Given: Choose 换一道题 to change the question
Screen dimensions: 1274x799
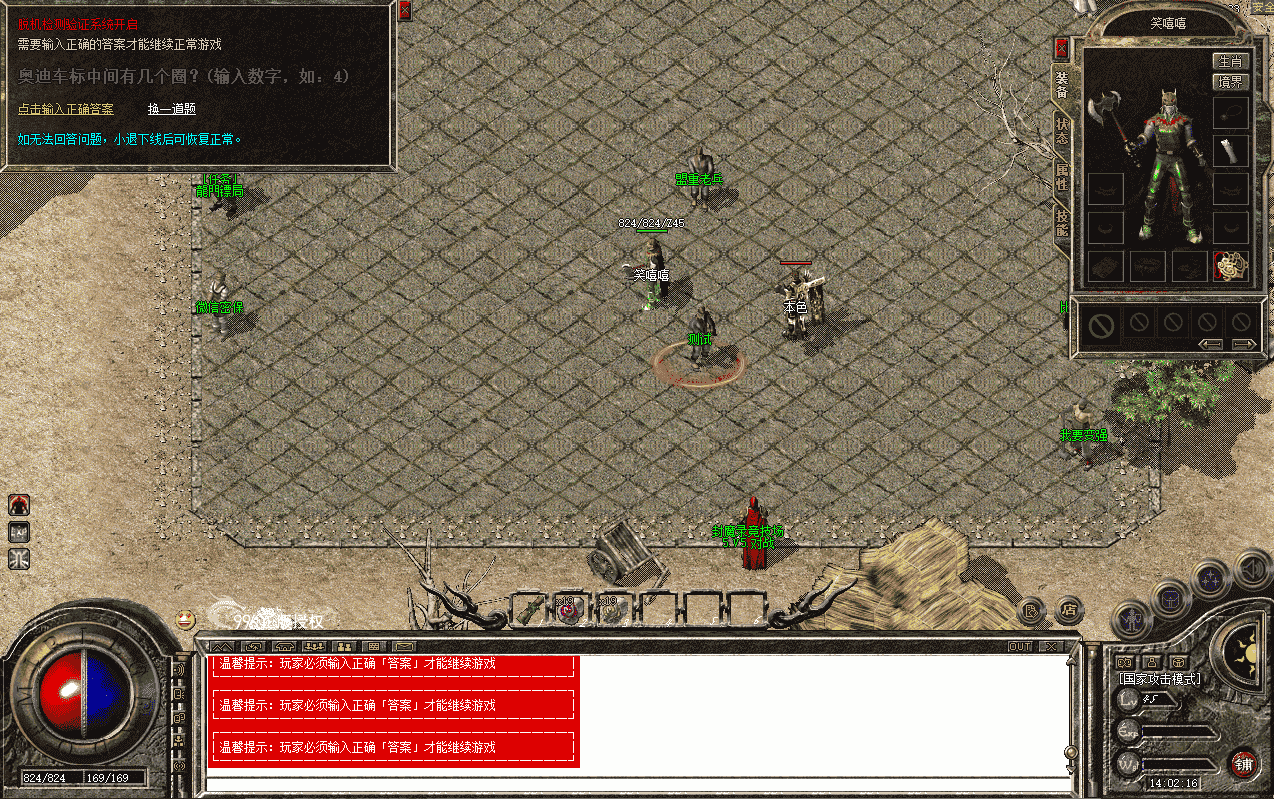Looking at the screenshot, I should click(171, 109).
